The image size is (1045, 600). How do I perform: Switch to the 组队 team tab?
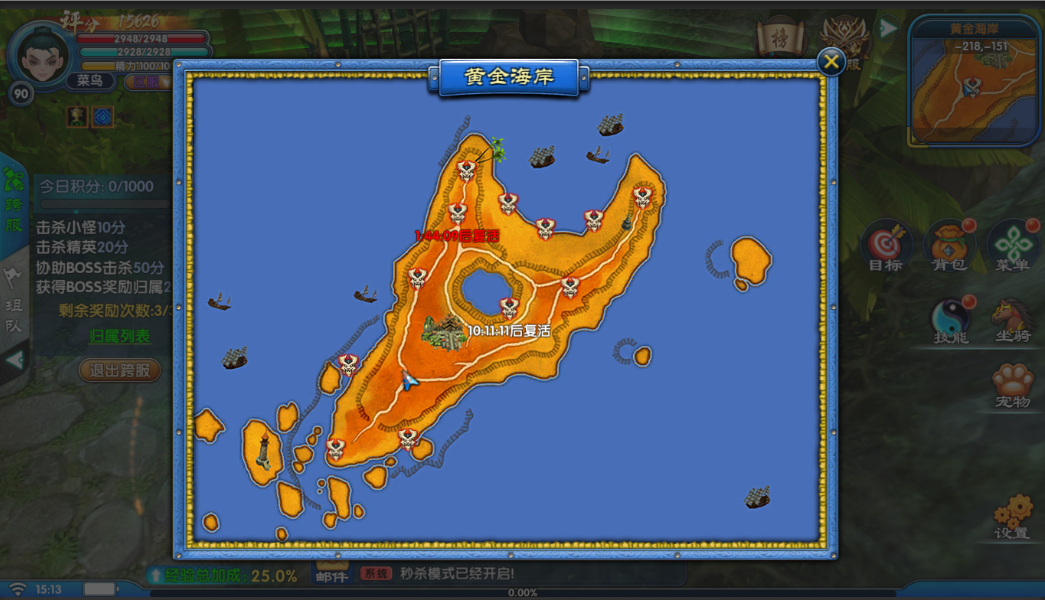pyautogui.click(x=13, y=298)
